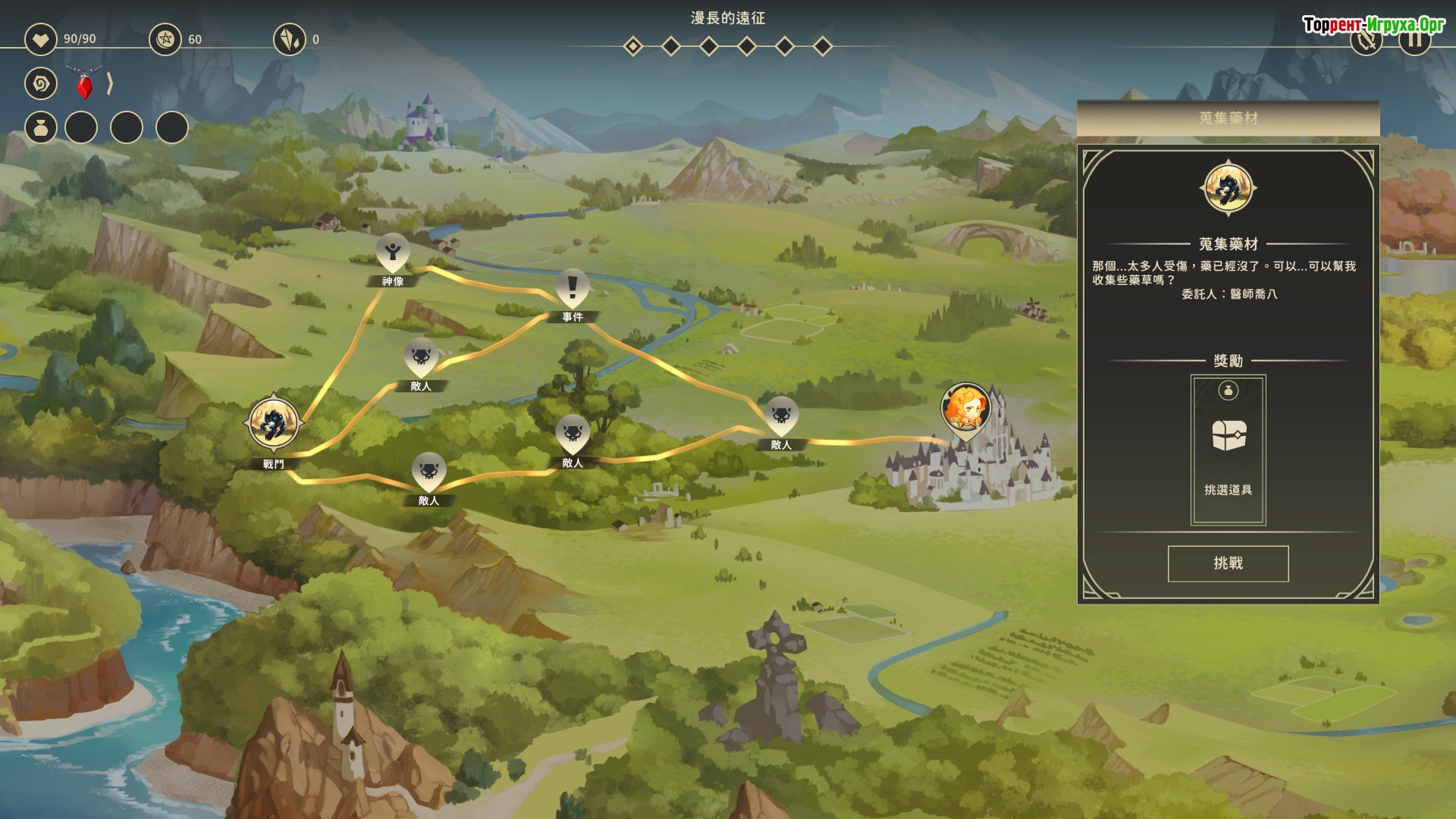
Task: Expand relic list with the arrow chevron
Action: click(110, 83)
